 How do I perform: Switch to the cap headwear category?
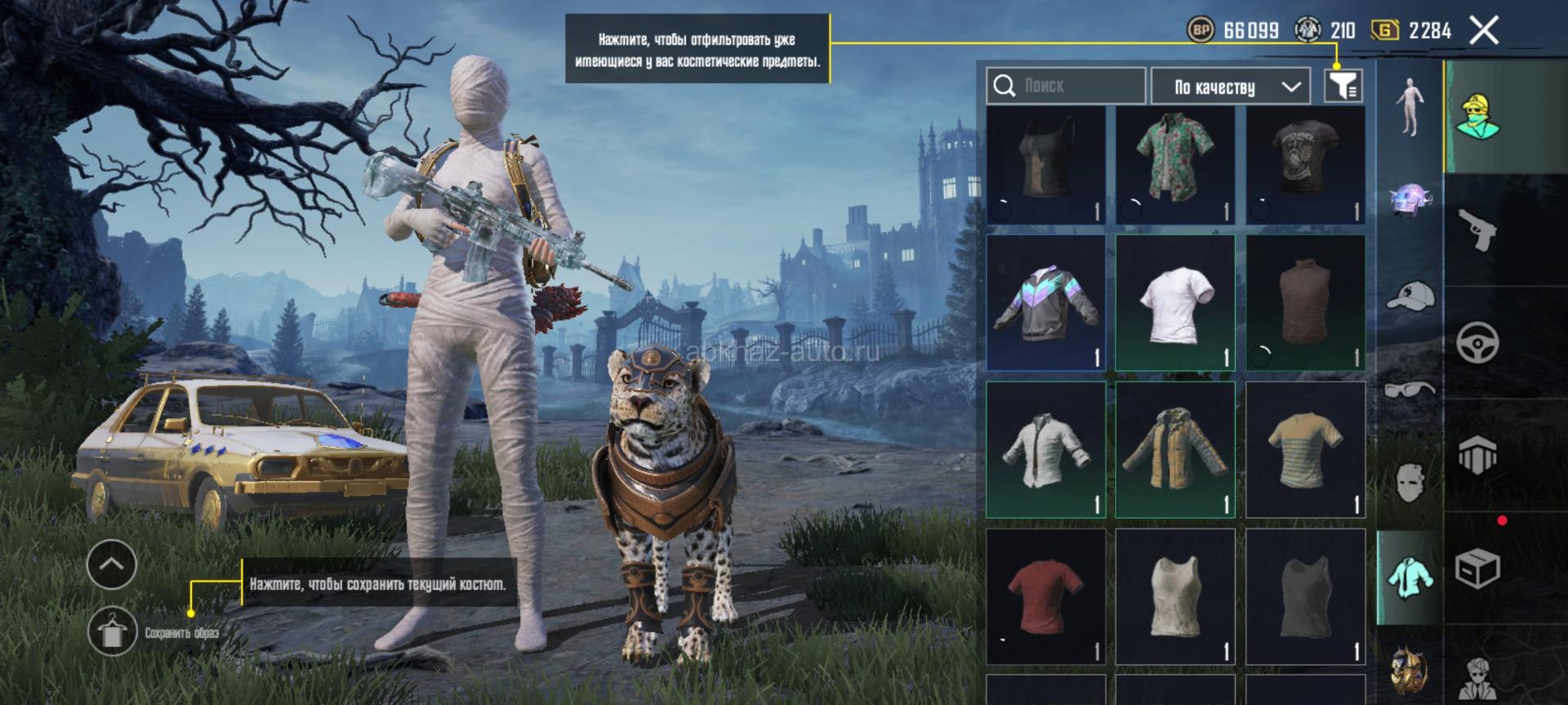(1410, 295)
